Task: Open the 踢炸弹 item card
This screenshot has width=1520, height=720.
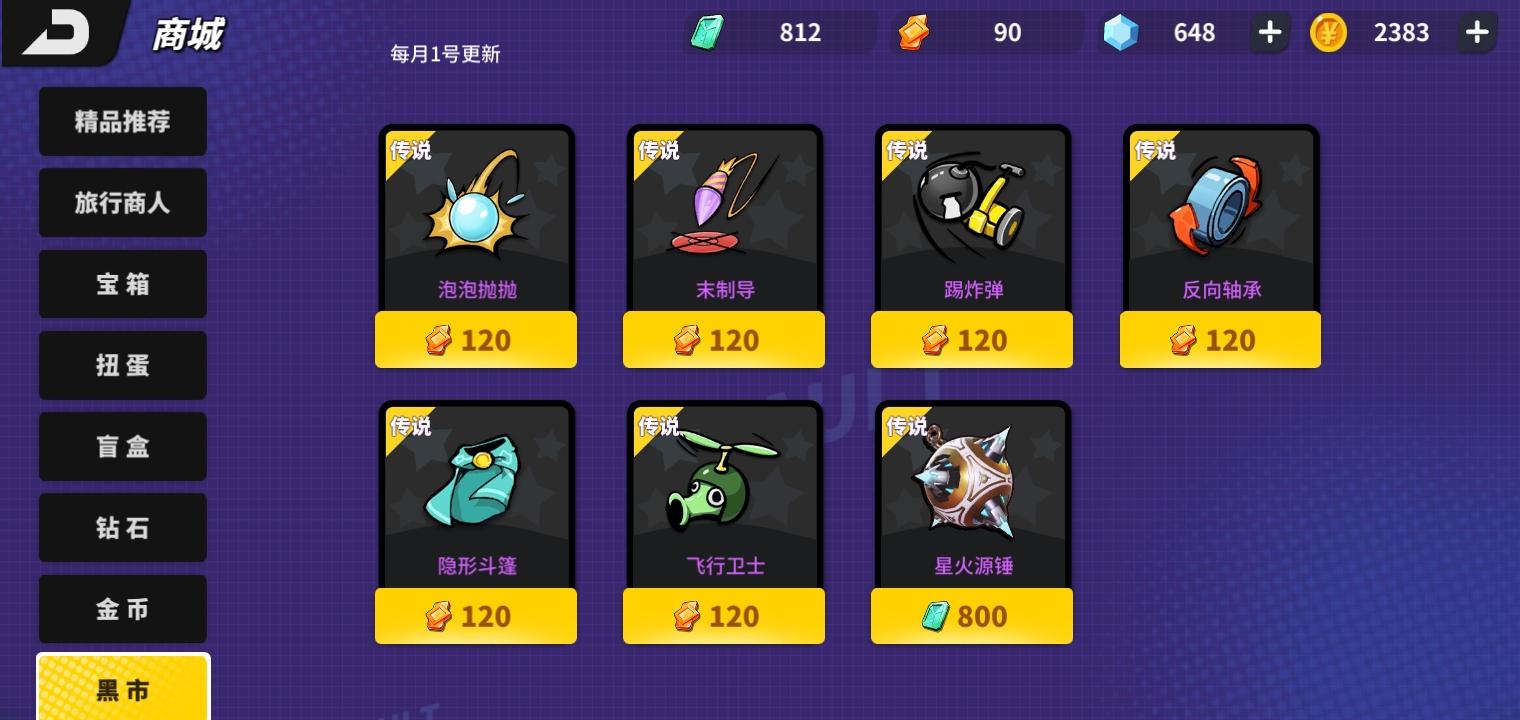Action: (x=971, y=215)
